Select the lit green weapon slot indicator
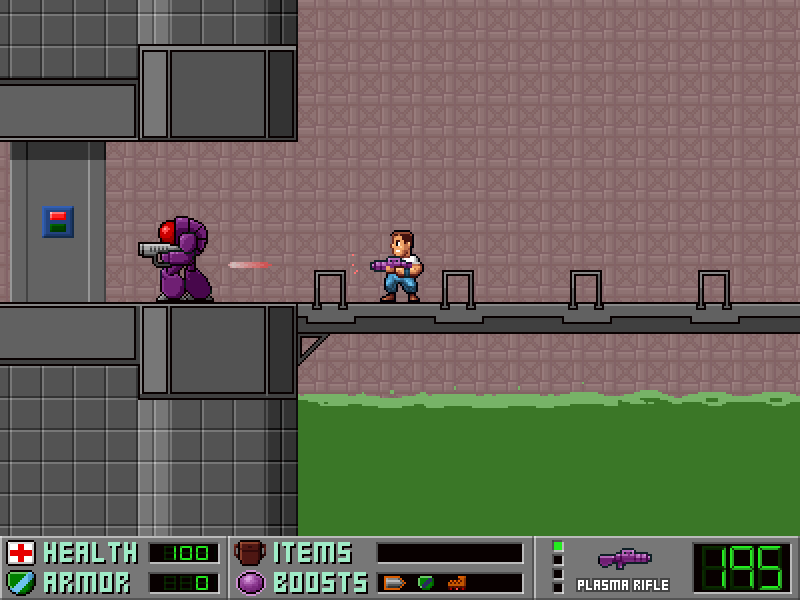 [x=558, y=547]
